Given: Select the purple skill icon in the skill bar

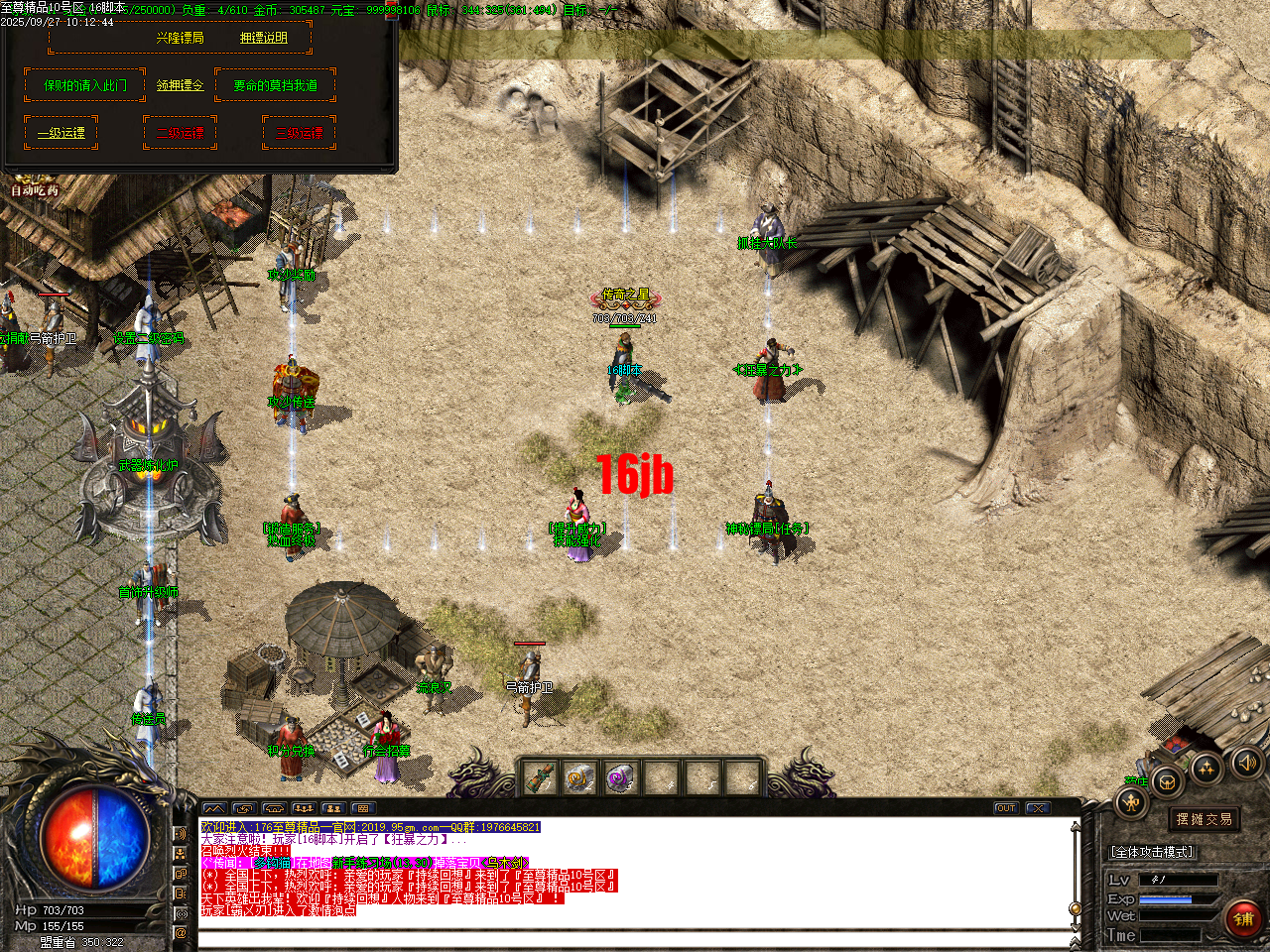Looking at the screenshot, I should [x=620, y=777].
